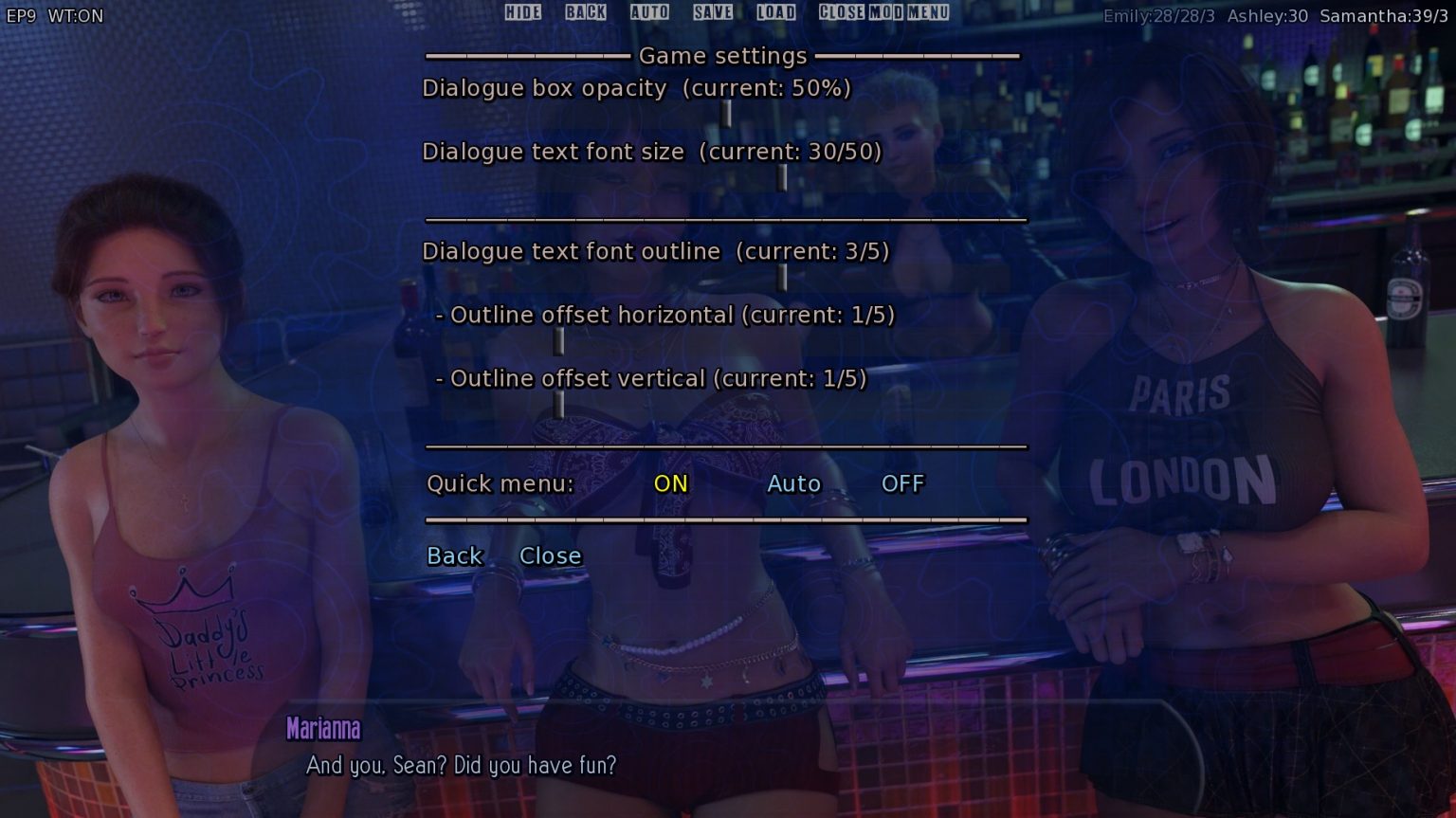Screen dimensions: 1456x818
Task: Turn the Quick menu OFF
Action: click(902, 483)
